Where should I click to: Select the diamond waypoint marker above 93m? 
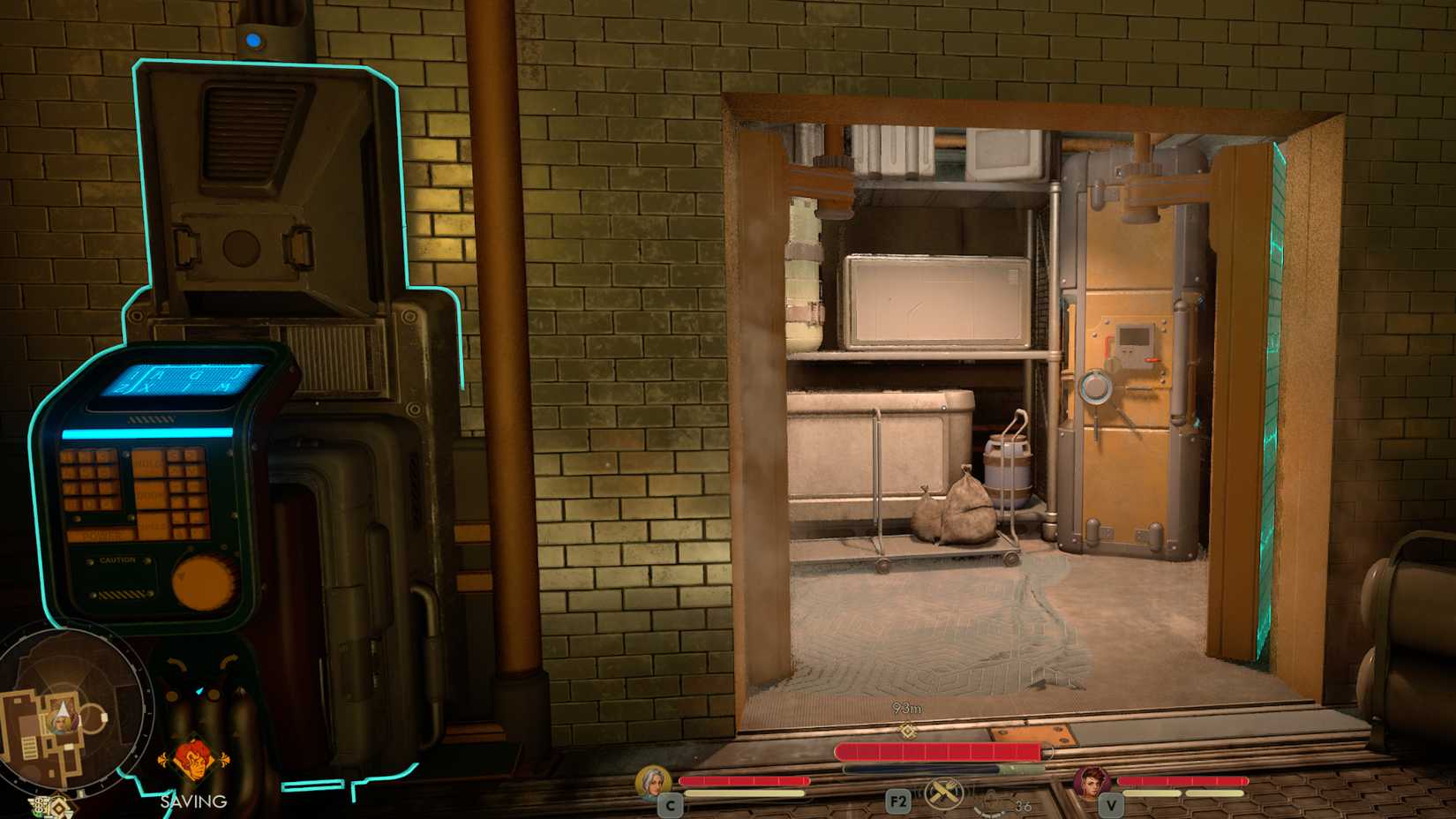(906, 729)
